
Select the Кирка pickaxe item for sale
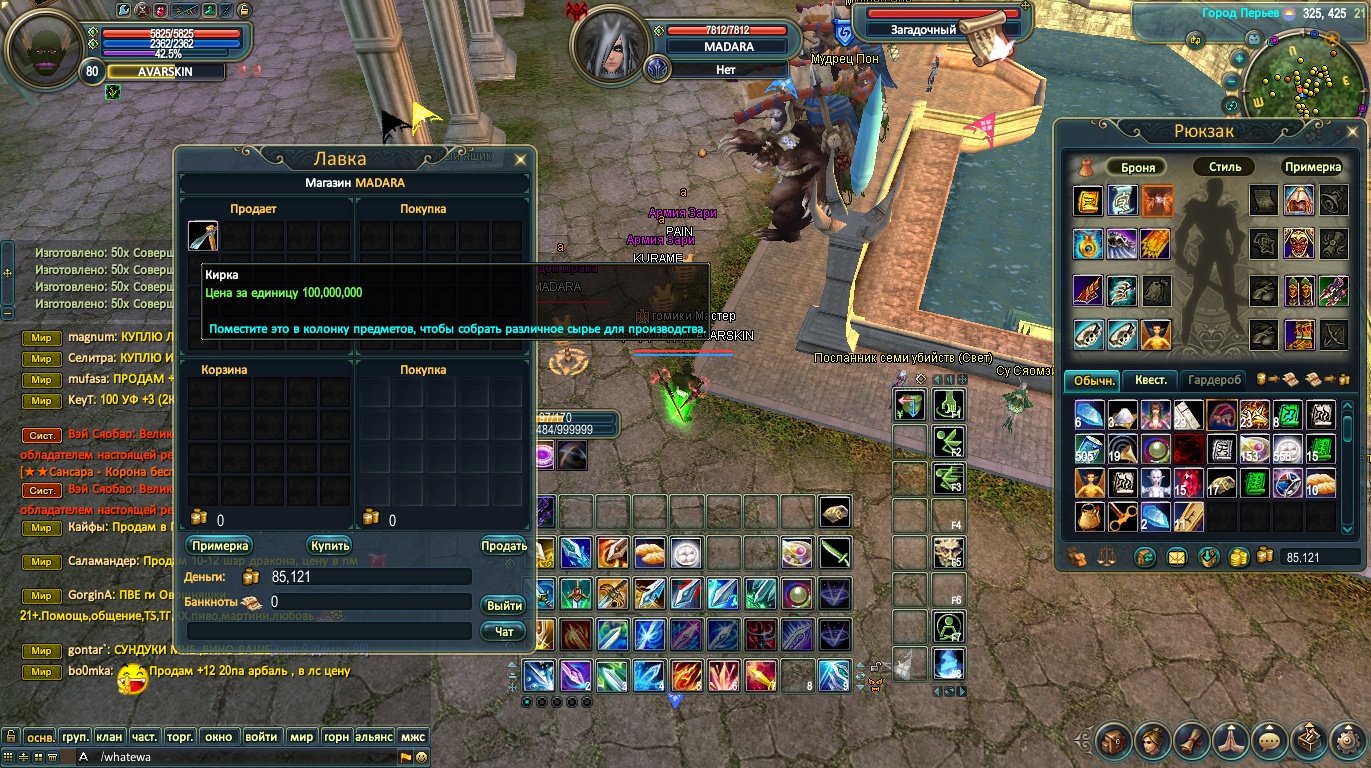pos(203,237)
